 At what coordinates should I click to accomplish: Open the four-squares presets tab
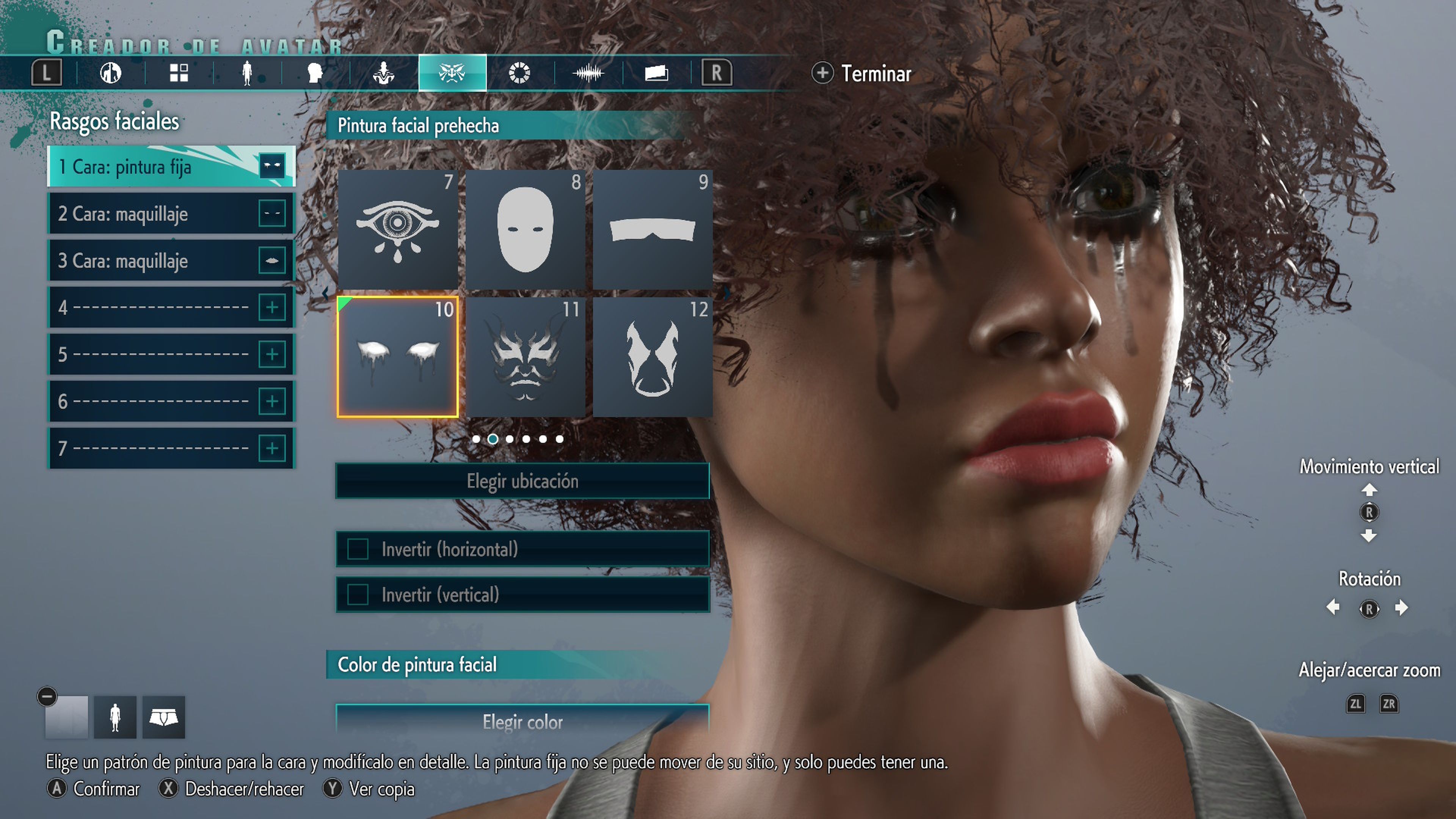click(x=179, y=74)
